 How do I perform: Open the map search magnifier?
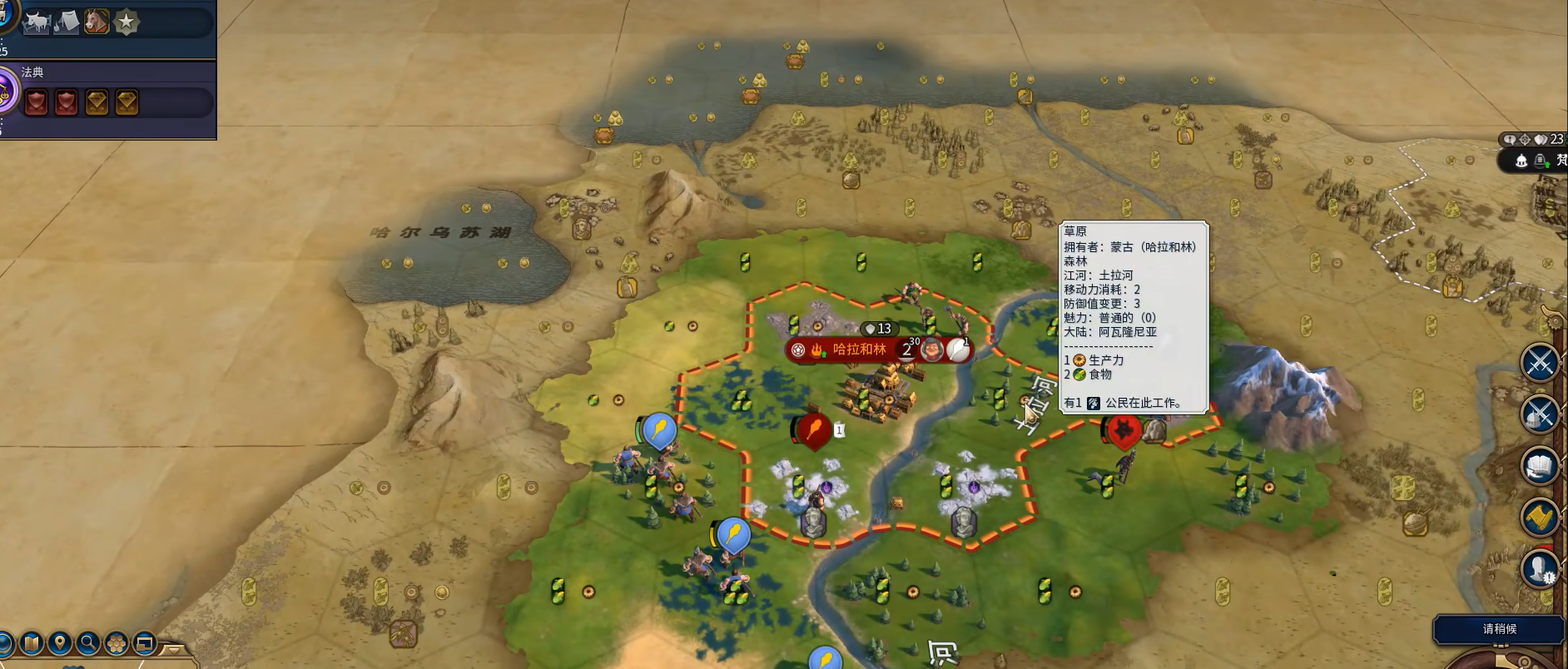point(87,643)
